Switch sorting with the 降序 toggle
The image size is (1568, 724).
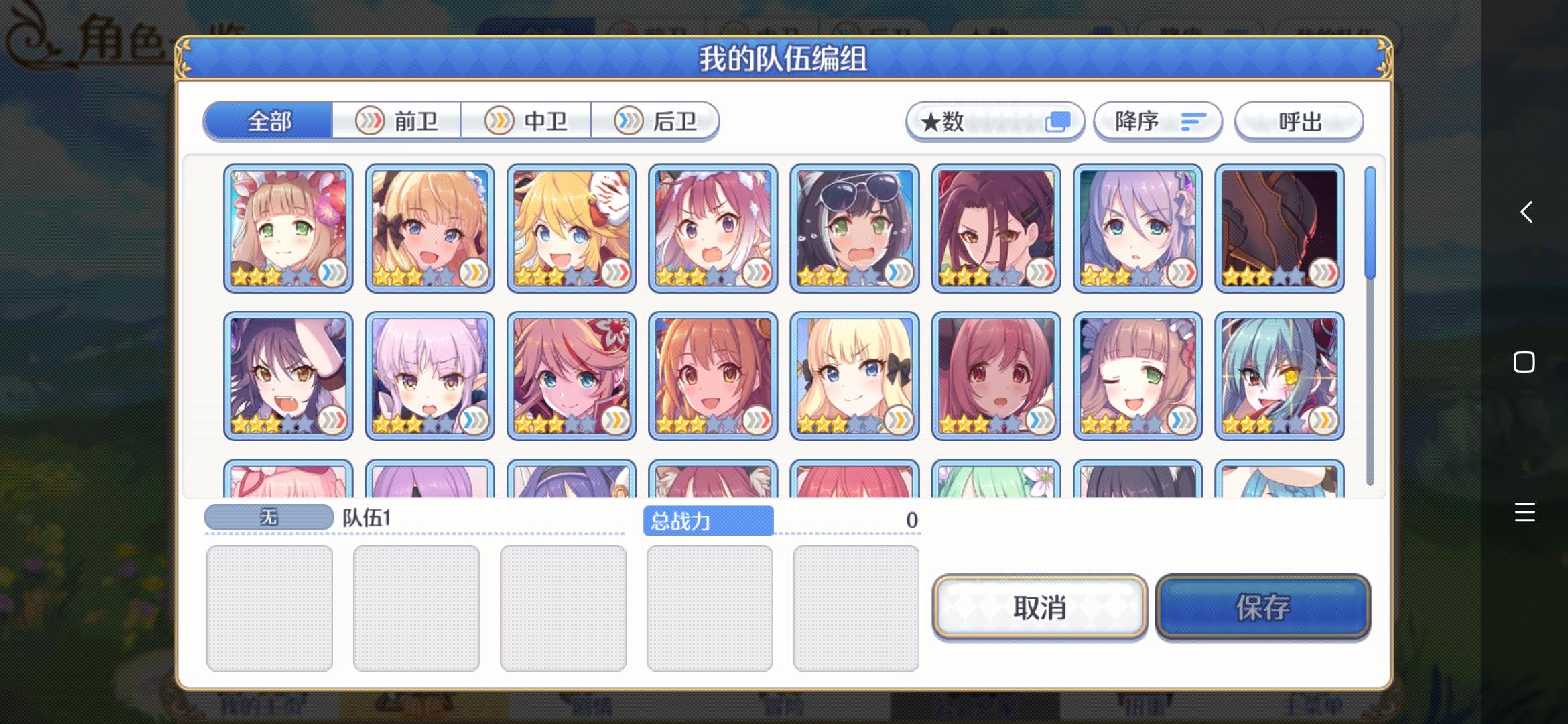pos(1157,121)
